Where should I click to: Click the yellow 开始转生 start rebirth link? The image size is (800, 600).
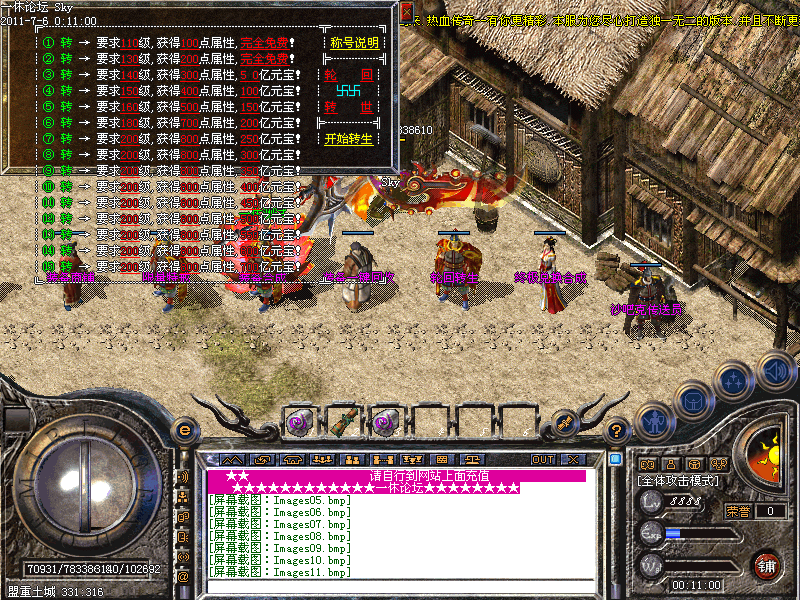click(349, 139)
